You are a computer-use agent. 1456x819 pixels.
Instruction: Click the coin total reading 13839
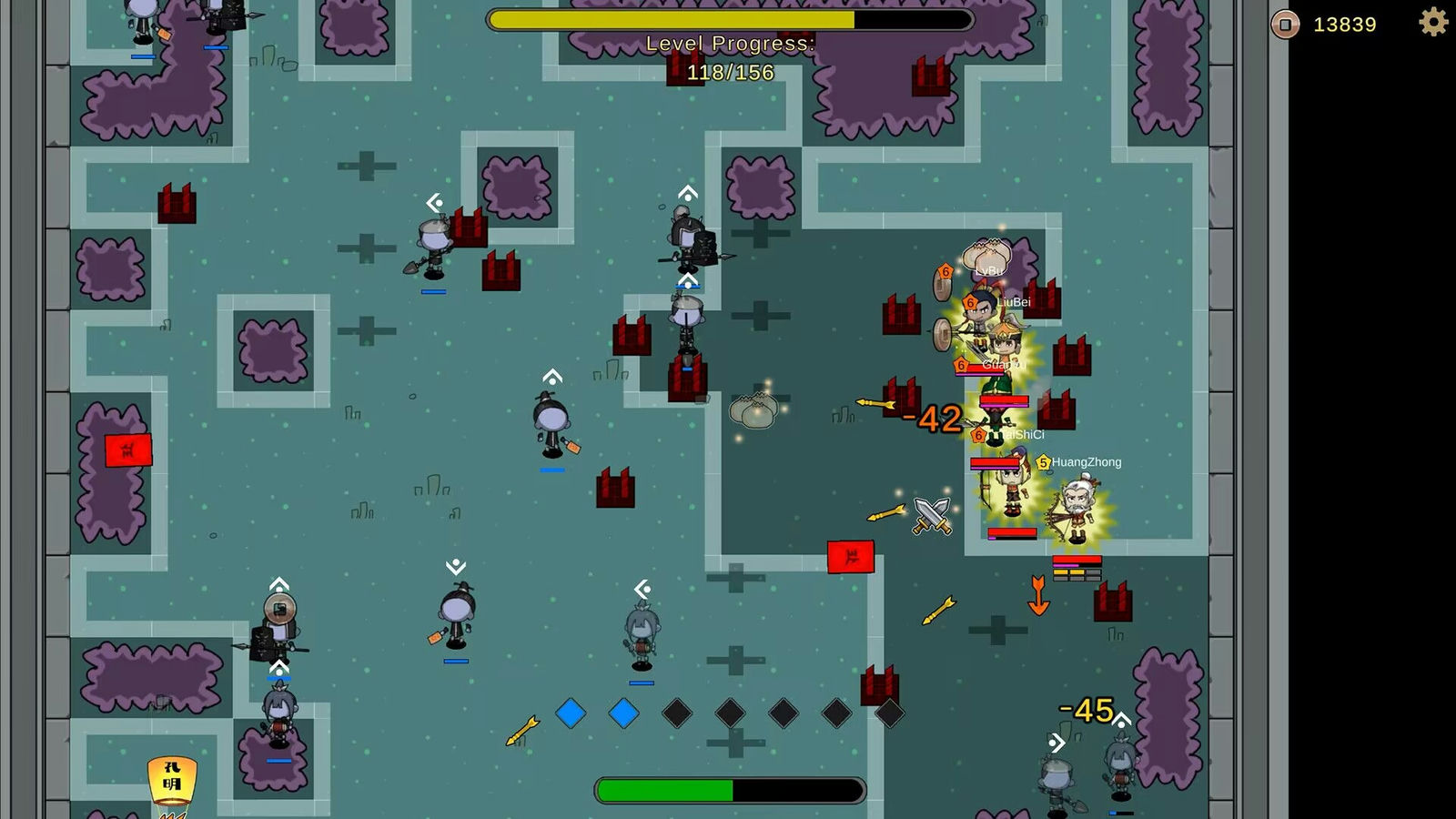pos(1344,25)
